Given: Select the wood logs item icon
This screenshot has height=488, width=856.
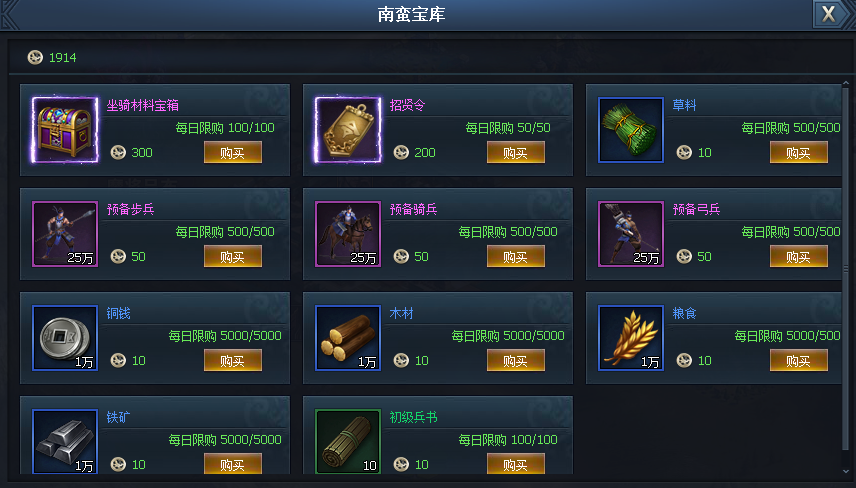Looking at the screenshot, I should tap(348, 338).
